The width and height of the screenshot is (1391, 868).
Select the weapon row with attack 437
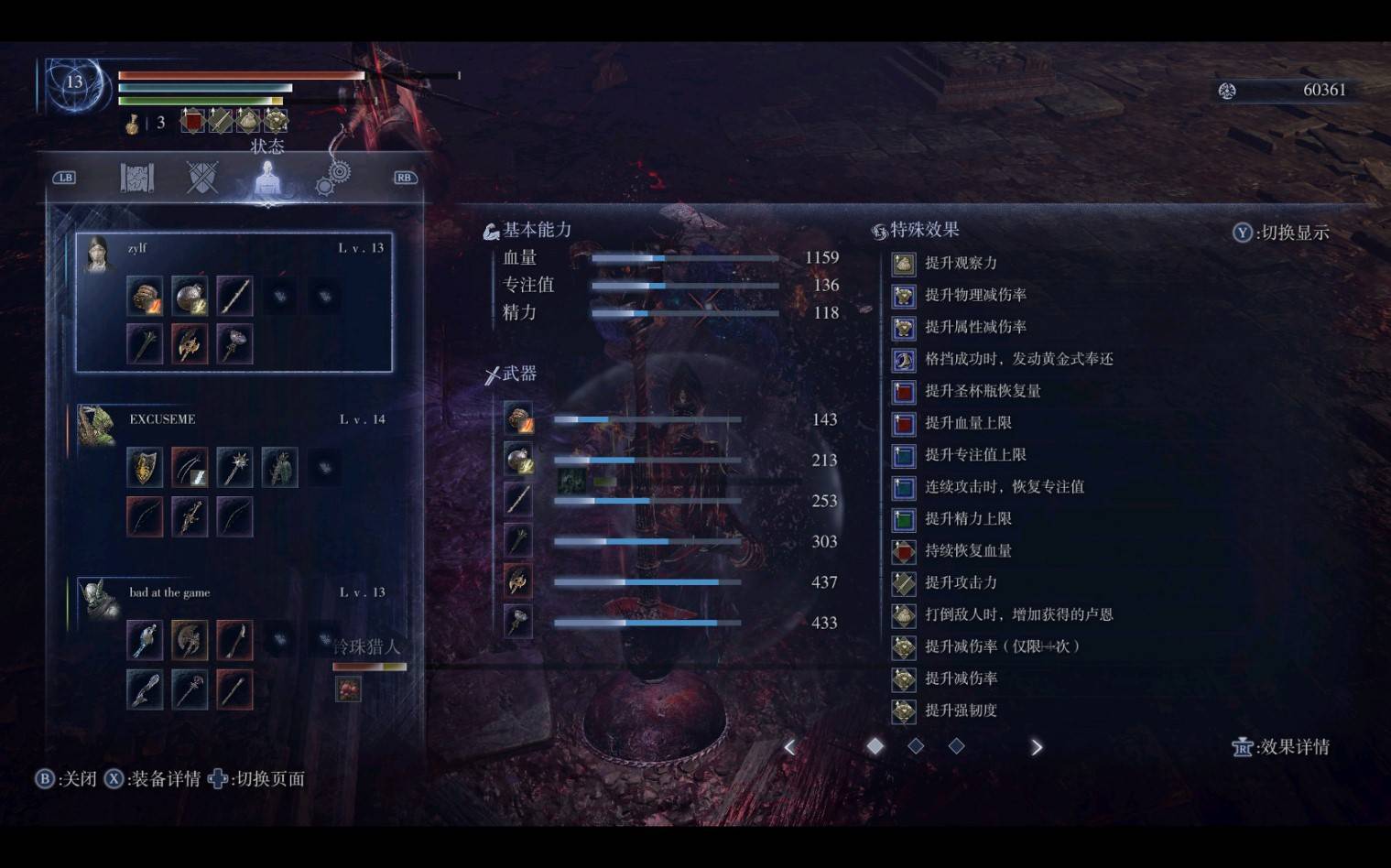tap(671, 582)
